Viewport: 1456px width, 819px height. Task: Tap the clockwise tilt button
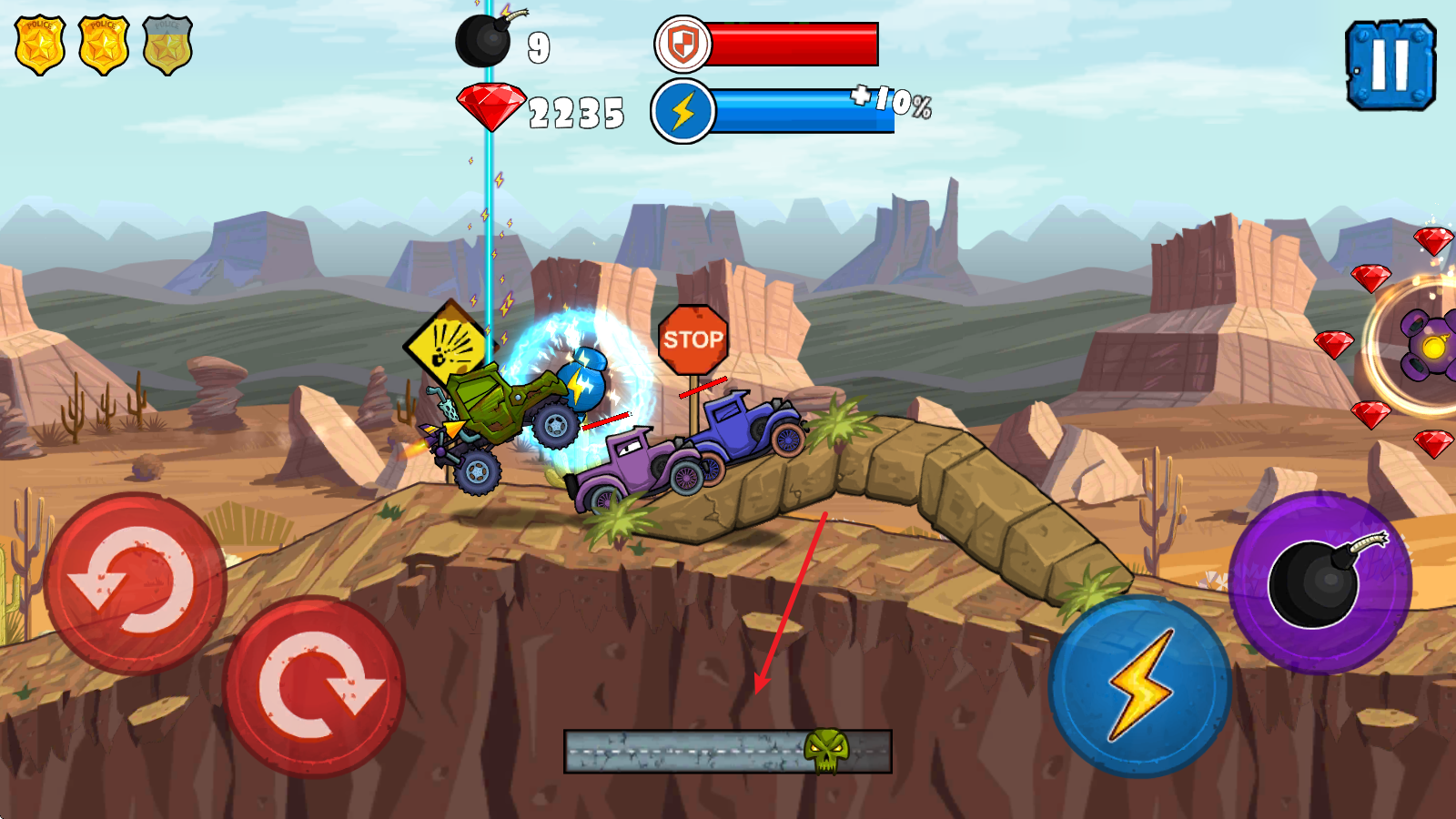315,686
